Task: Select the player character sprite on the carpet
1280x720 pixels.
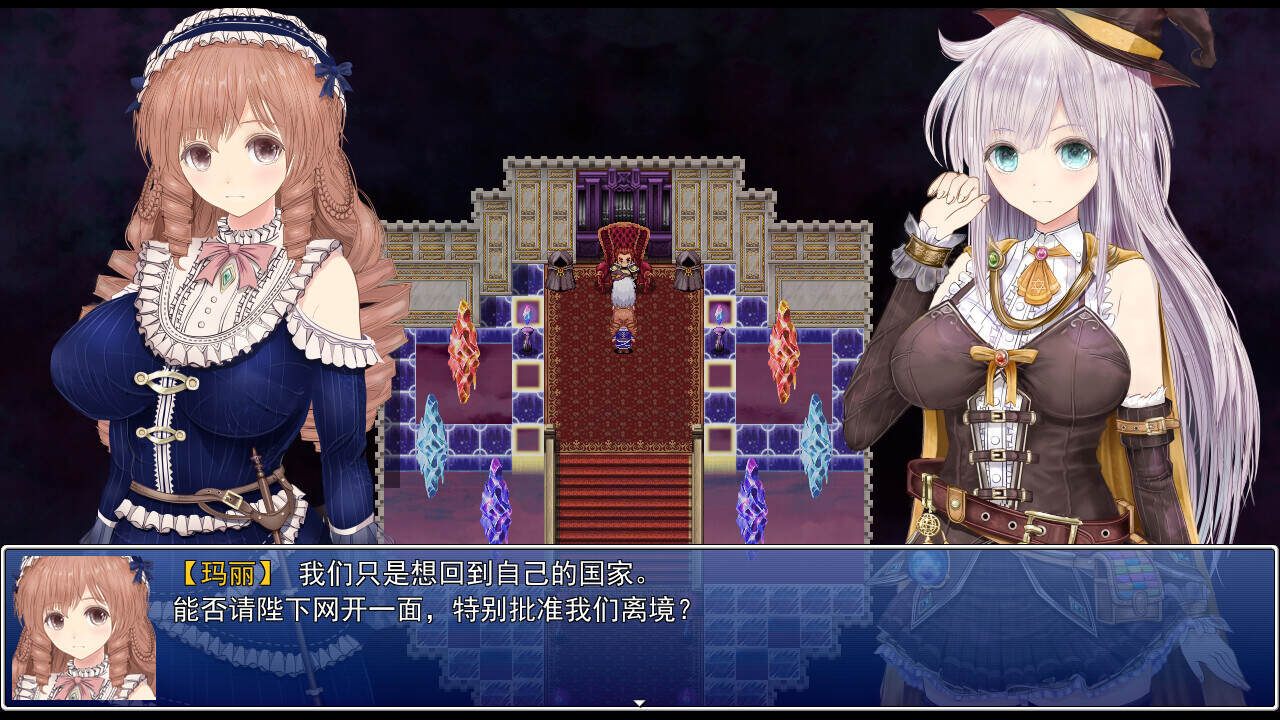Action: (x=622, y=340)
